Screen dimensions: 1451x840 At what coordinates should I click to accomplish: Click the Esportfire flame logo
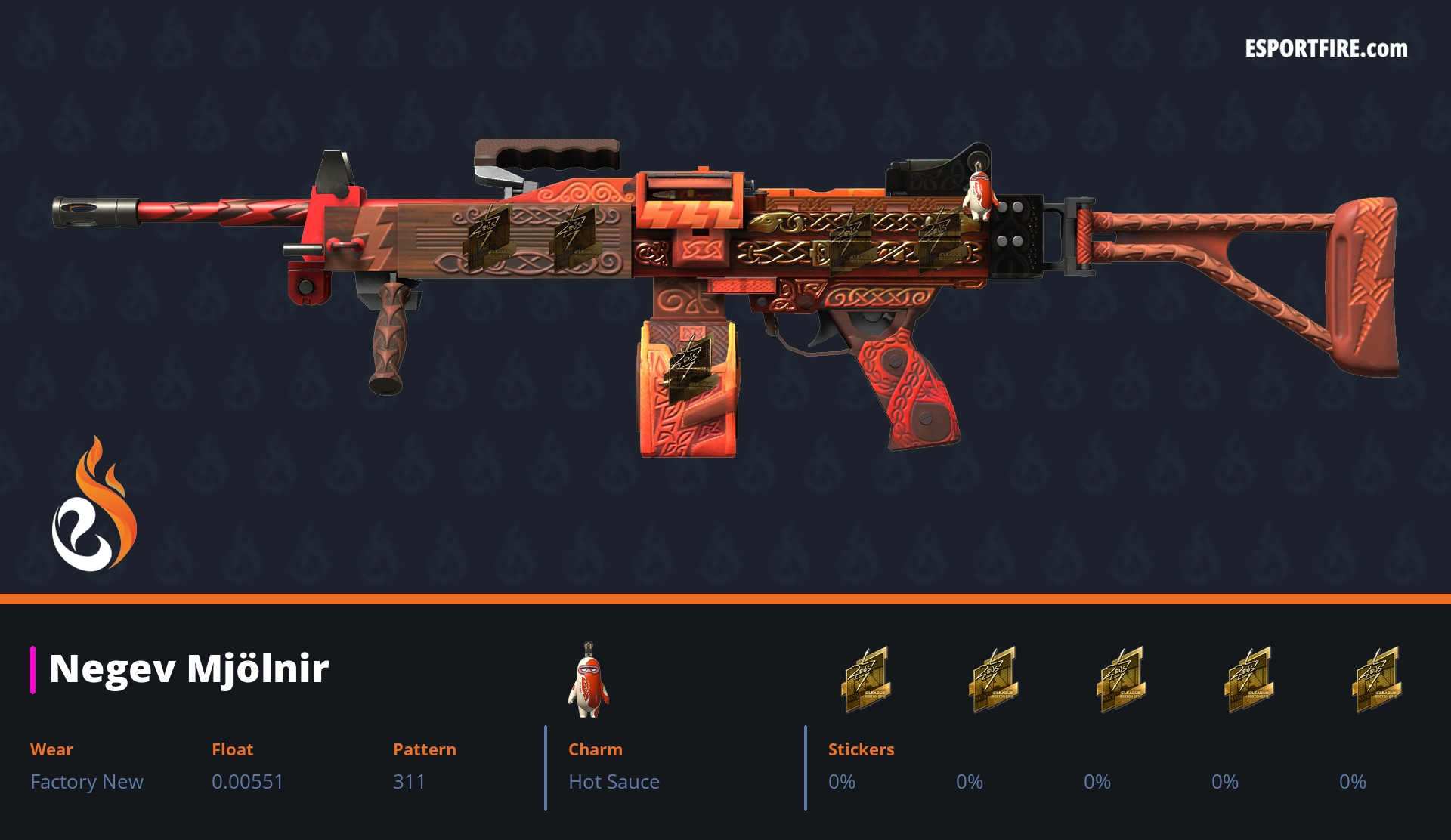point(94,506)
